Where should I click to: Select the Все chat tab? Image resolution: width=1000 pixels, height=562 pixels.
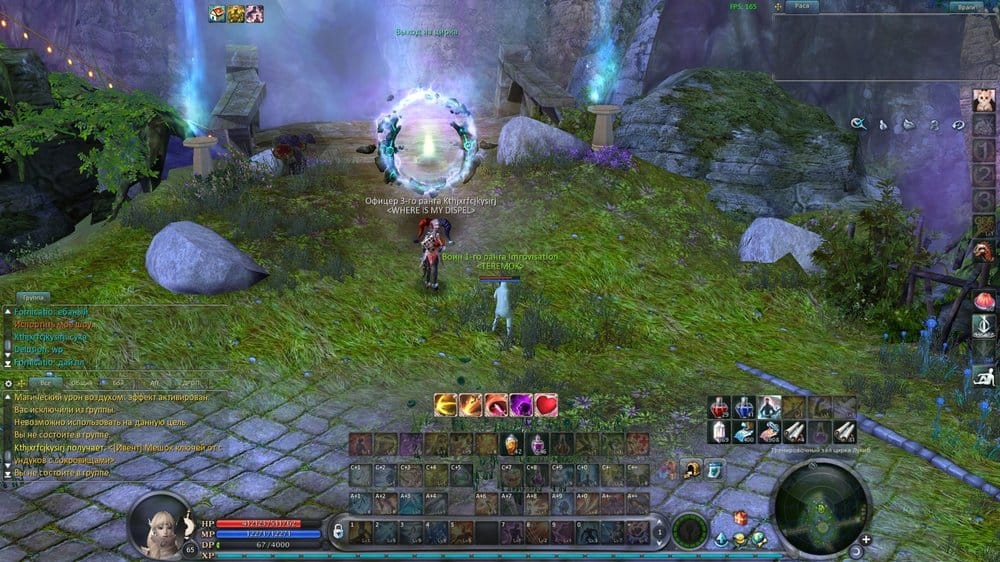click(x=43, y=383)
